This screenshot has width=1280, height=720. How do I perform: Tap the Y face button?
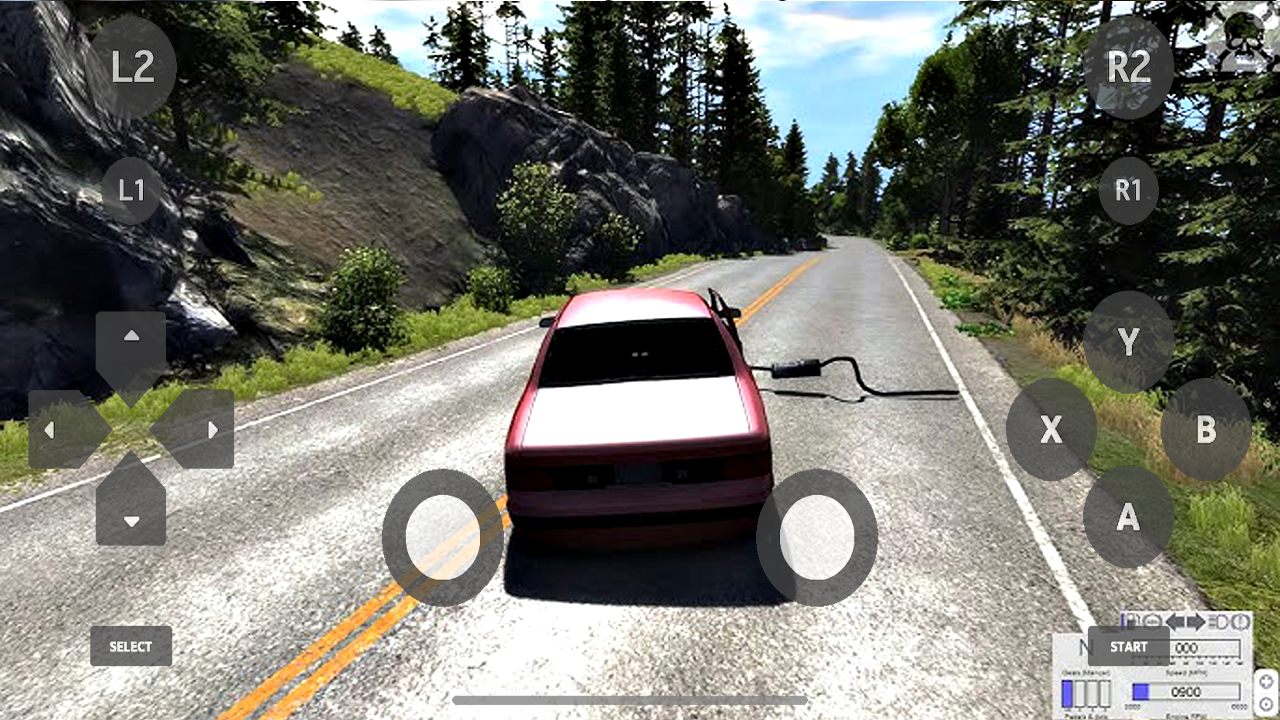1128,342
